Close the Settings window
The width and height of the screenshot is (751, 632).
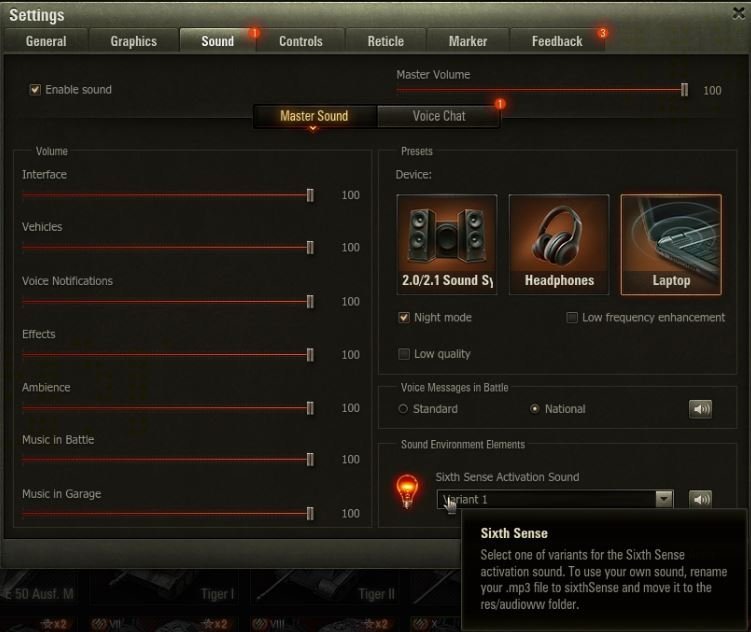coord(737,12)
